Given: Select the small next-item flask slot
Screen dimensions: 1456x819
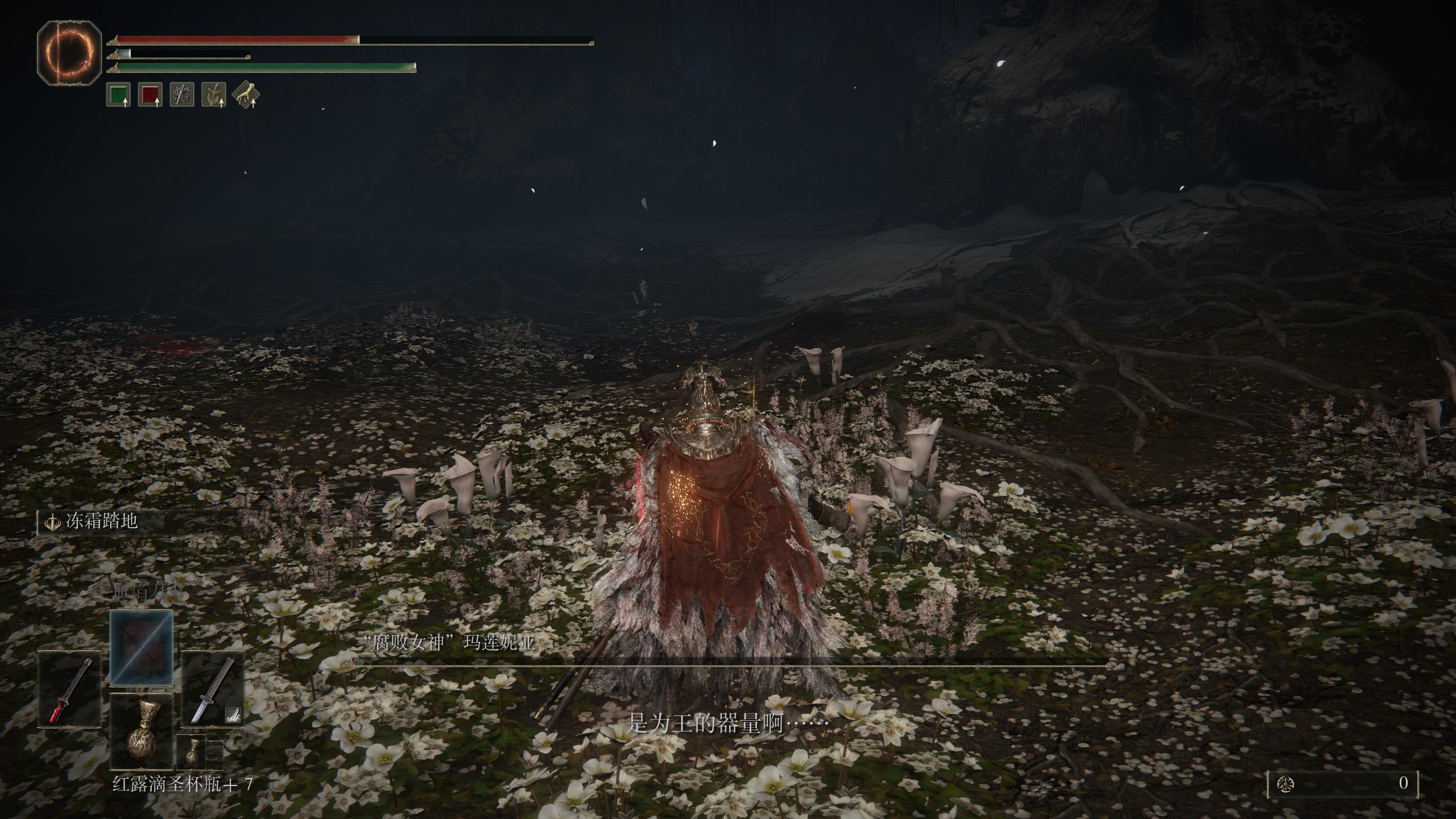Looking at the screenshot, I should [191, 752].
